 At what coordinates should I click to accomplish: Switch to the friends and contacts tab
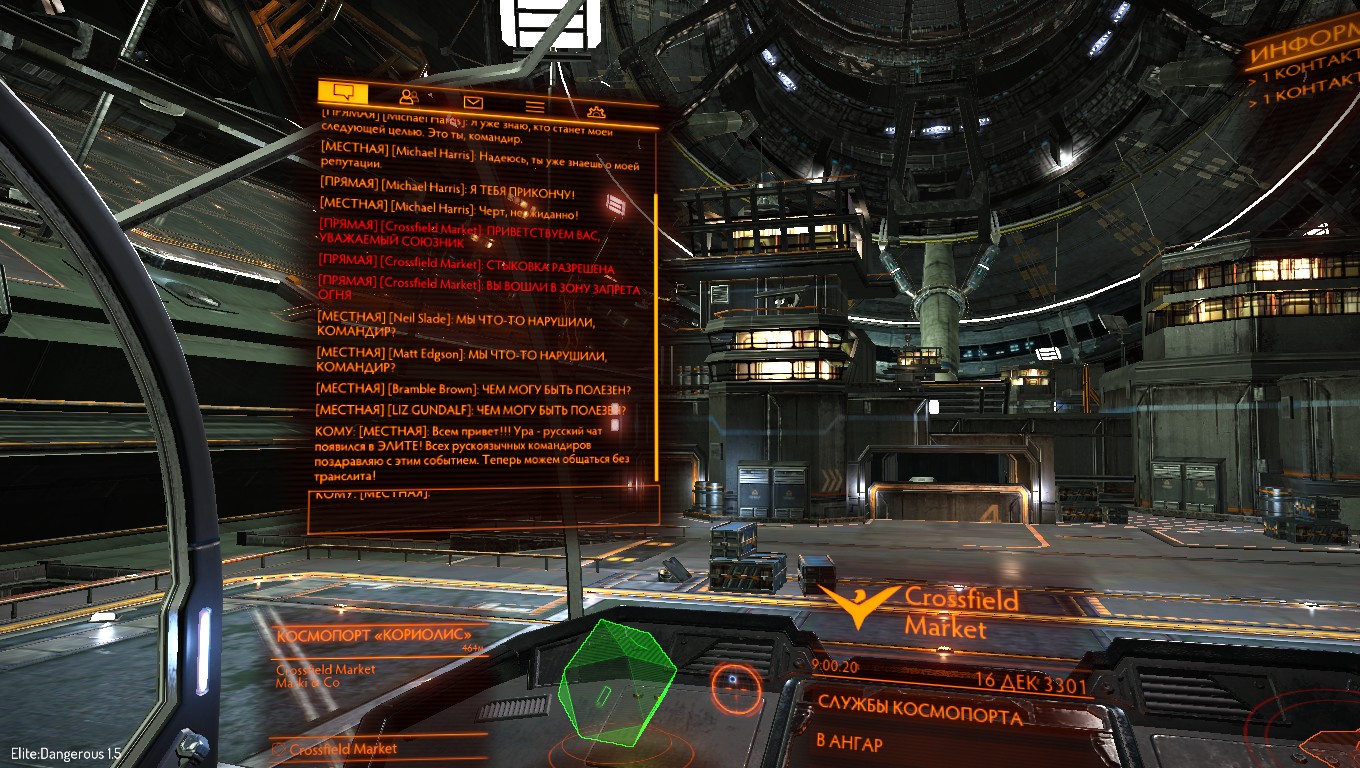click(408, 97)
